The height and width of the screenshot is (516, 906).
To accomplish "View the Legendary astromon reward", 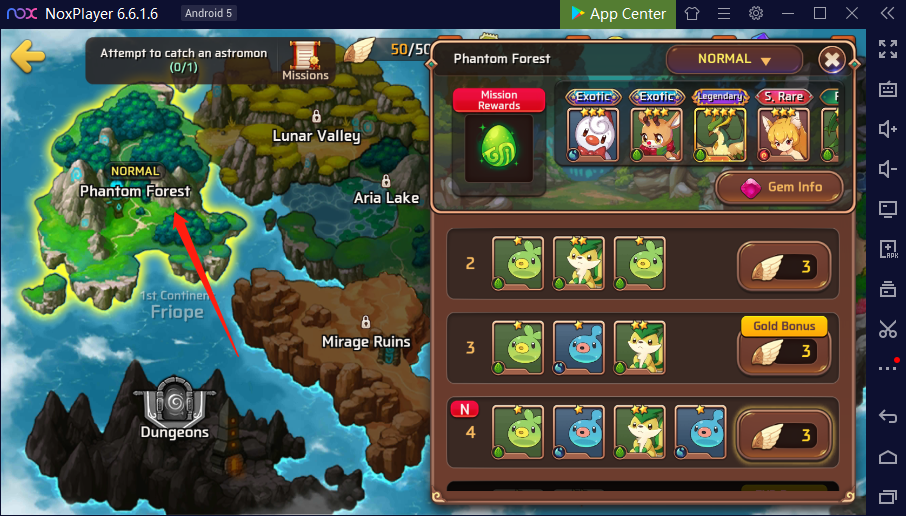I will point(719,128).
